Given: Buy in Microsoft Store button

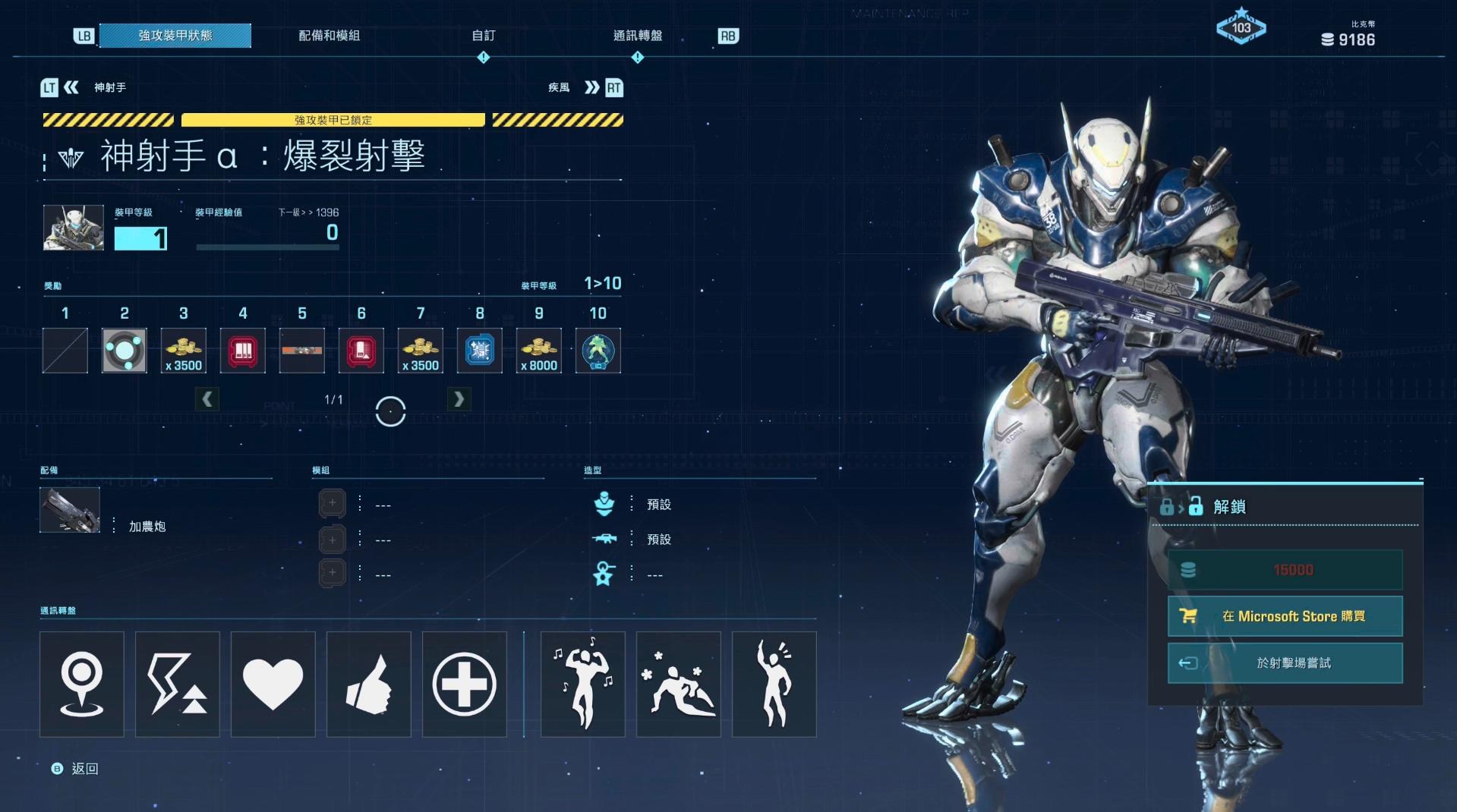Looking at the screenshot, I should click(x=1285, y=616).
